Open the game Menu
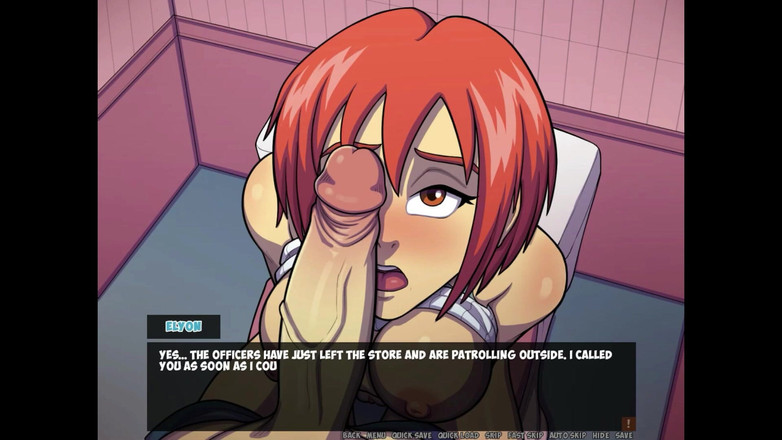The height and width of the screenshot is (440, 782). (x=375, y=435)
